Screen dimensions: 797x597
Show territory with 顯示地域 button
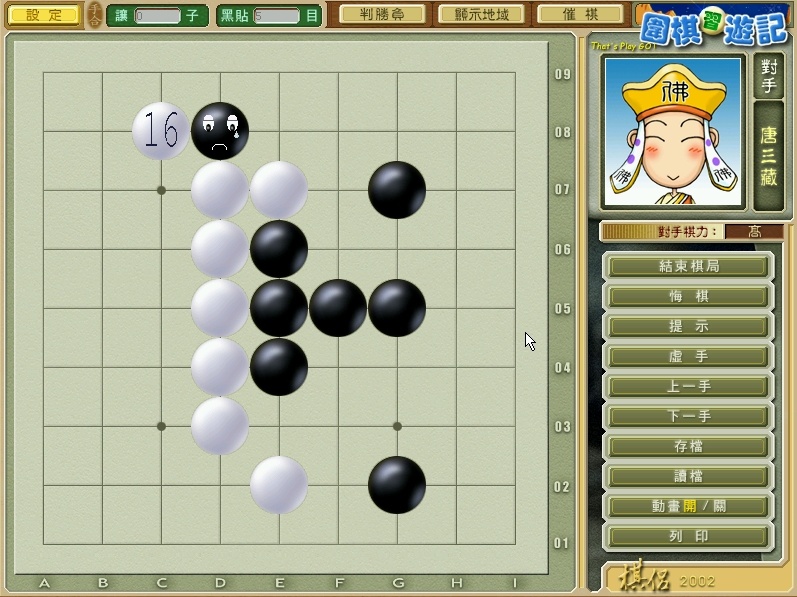[480, 15]
